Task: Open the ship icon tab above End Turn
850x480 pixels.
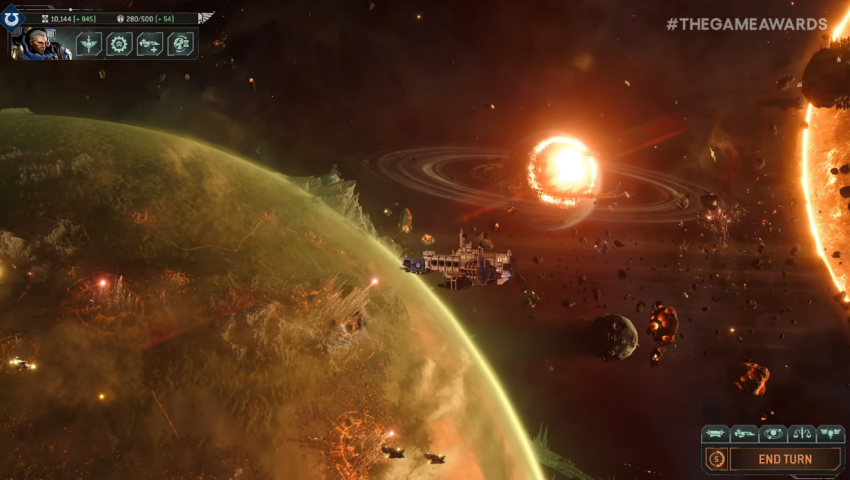Action: (x=743, y=434)
